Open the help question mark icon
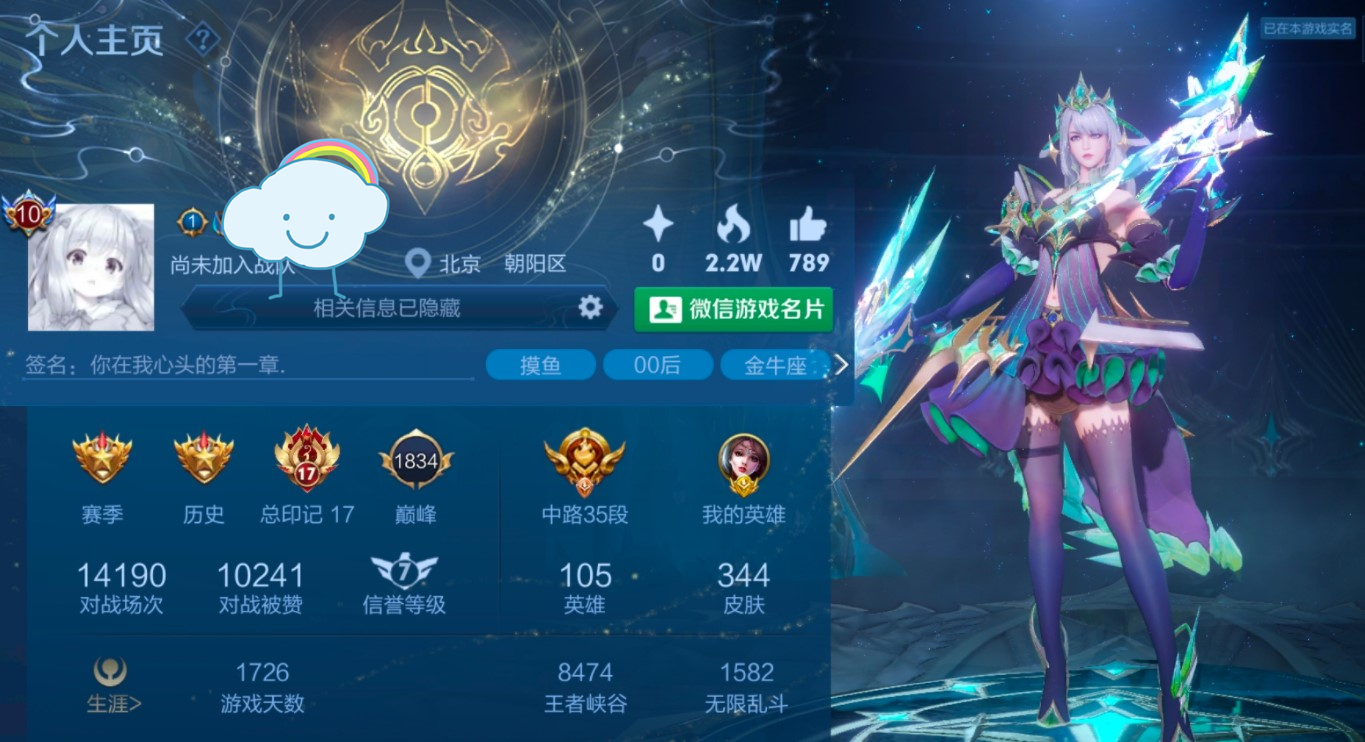Screen dimensions: 1365x742 pyautogui.click(x=203, y=39)
